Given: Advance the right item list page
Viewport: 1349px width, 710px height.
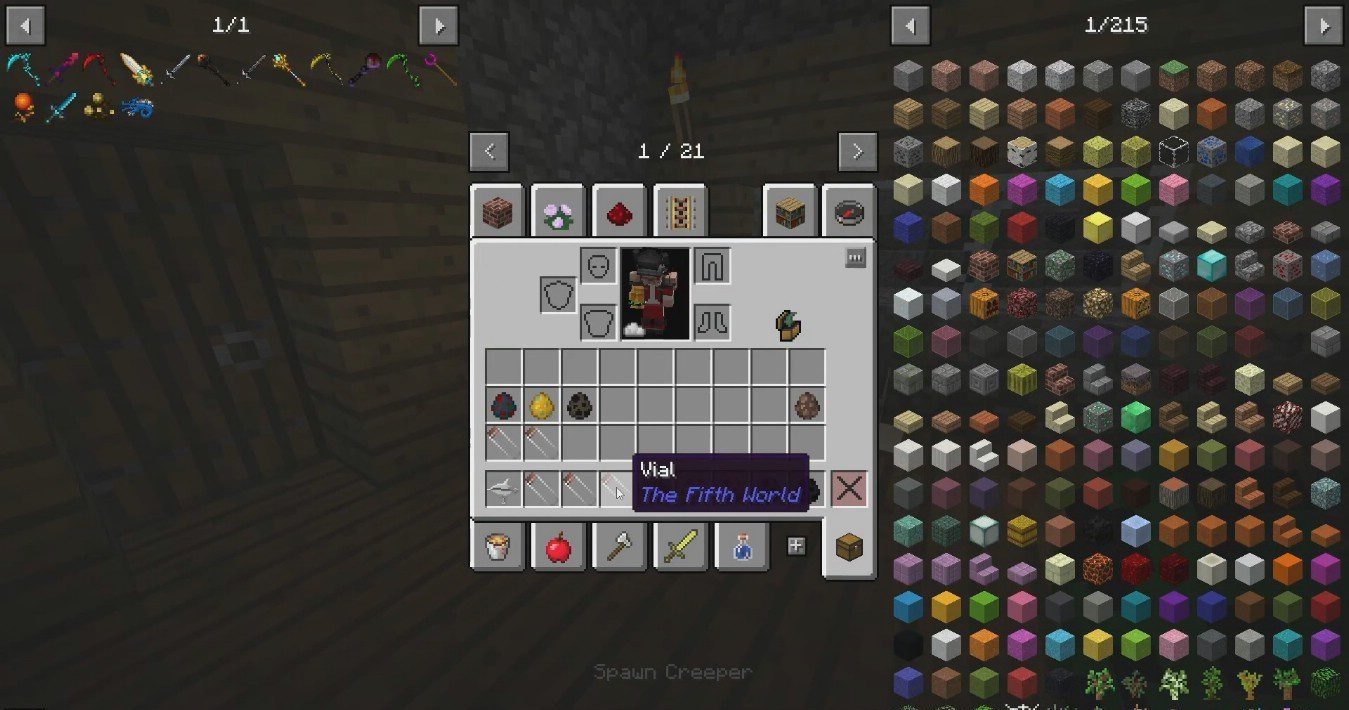Looking at the screenshot, I should click(x=1323, y=25).
